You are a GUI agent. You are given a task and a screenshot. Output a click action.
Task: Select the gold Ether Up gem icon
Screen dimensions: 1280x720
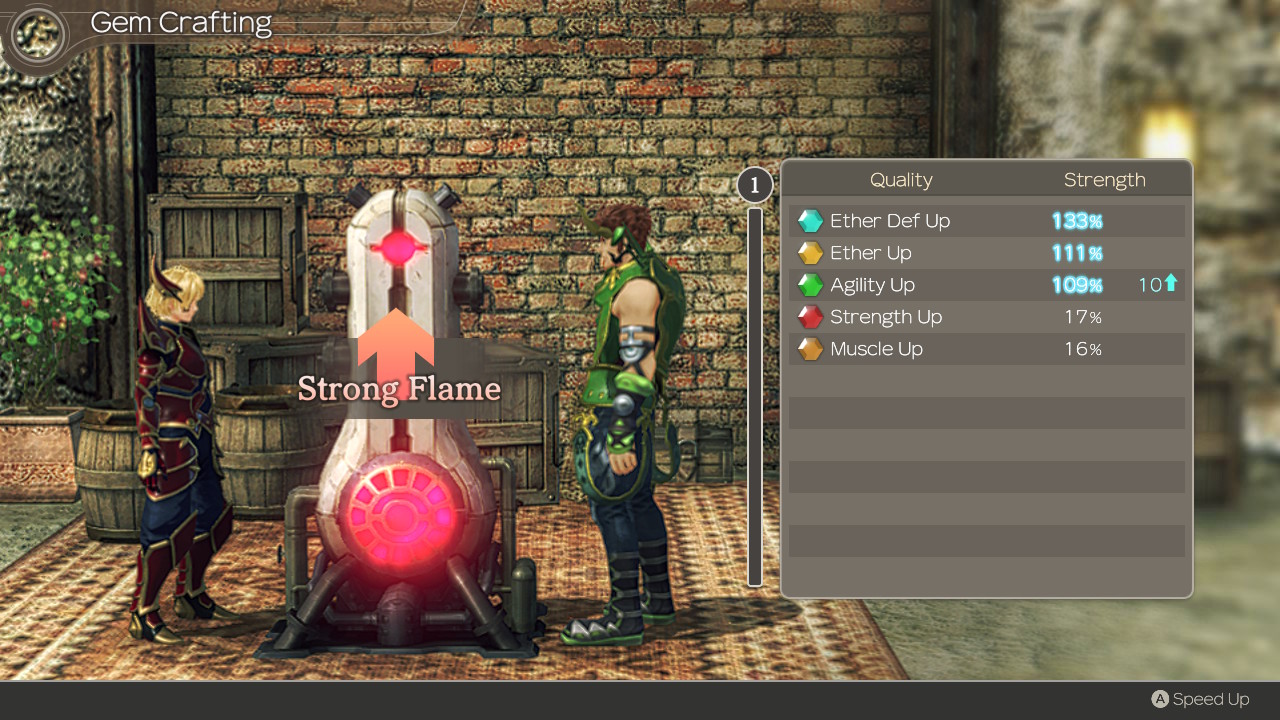click(x=810, y=252)
